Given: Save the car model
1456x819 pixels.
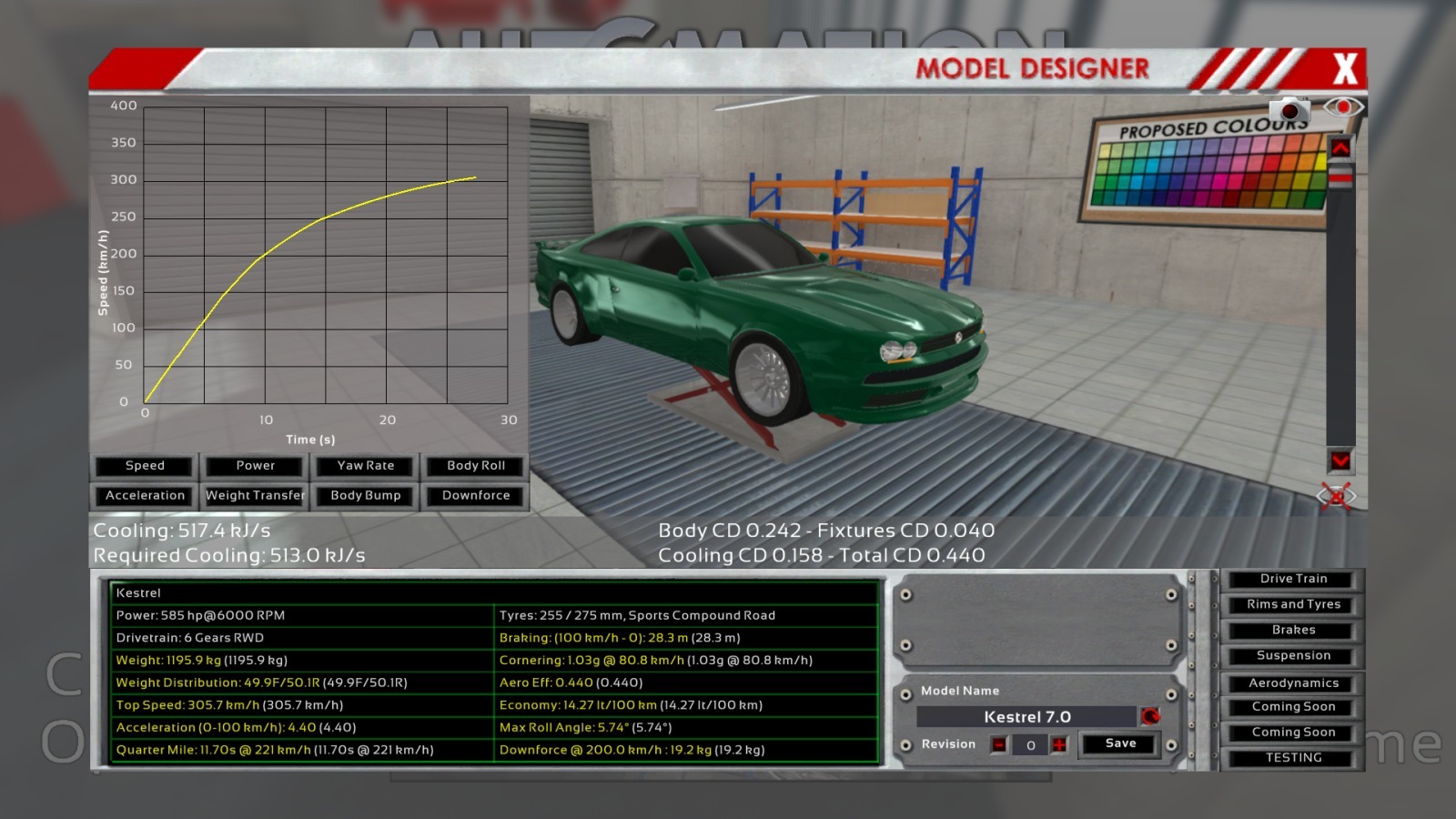Looking at the screenshot, I should pos(1120,743).
